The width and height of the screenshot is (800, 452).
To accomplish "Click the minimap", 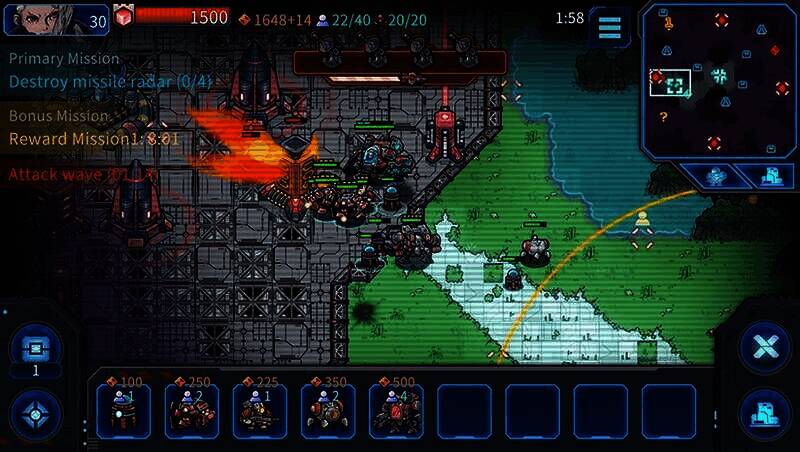I will (718, 80).
